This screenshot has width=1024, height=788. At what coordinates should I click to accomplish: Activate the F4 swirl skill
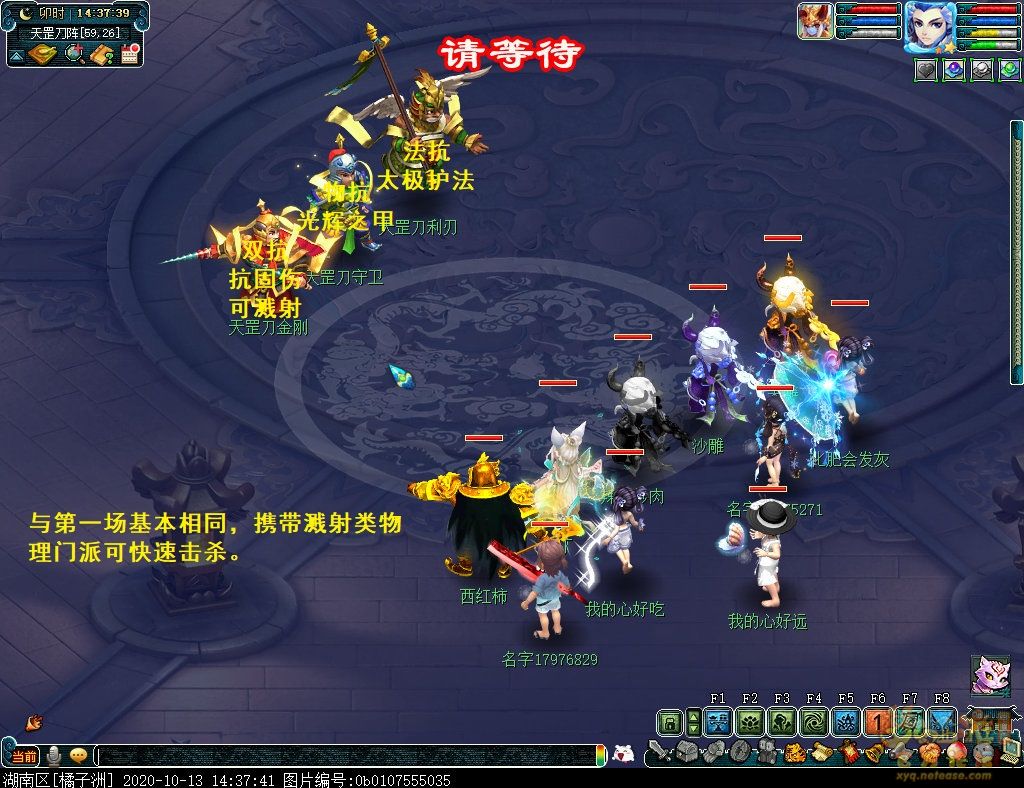click(x=813, y=722)
